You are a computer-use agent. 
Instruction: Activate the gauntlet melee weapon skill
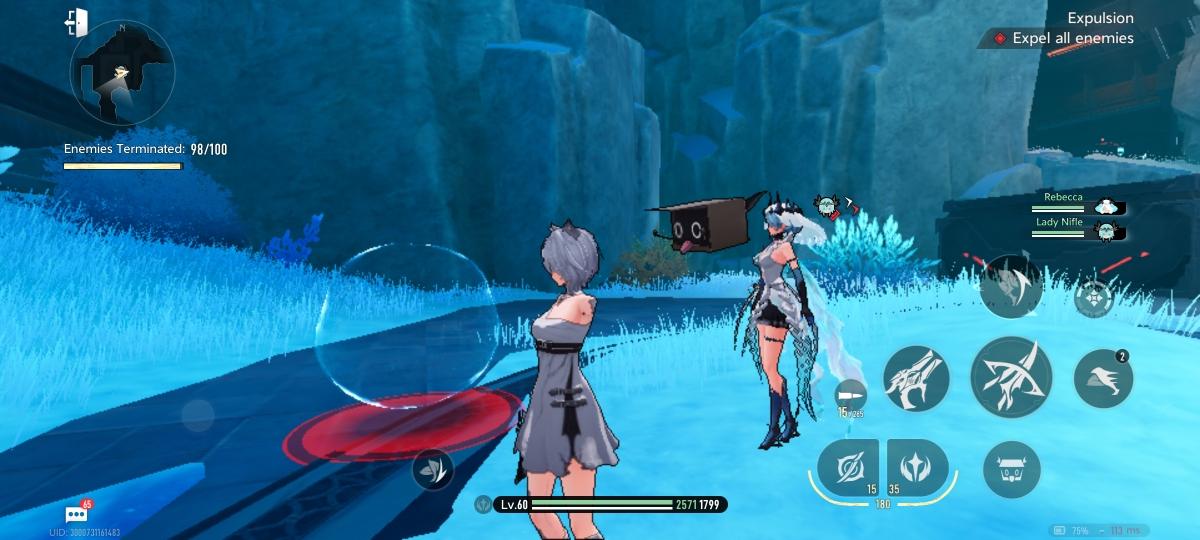click(915, 379)
